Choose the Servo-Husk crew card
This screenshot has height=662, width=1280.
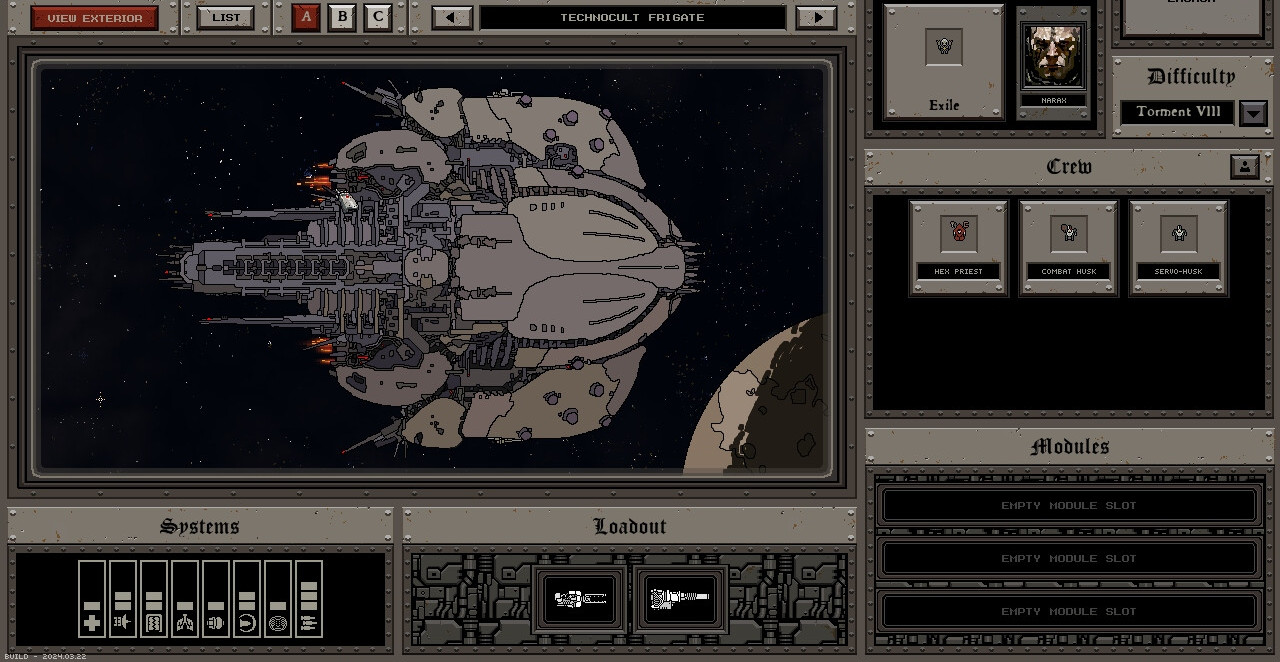[x=1178, y=247]
